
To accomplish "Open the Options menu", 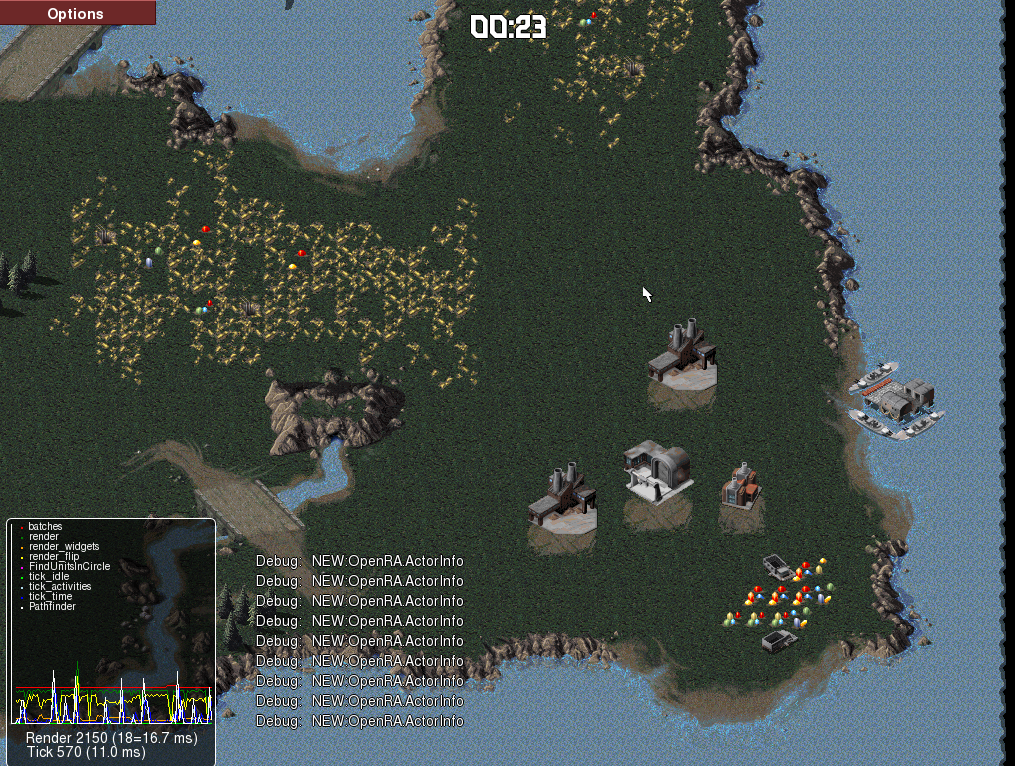I will pyautogui.click(x=76, y=13).
